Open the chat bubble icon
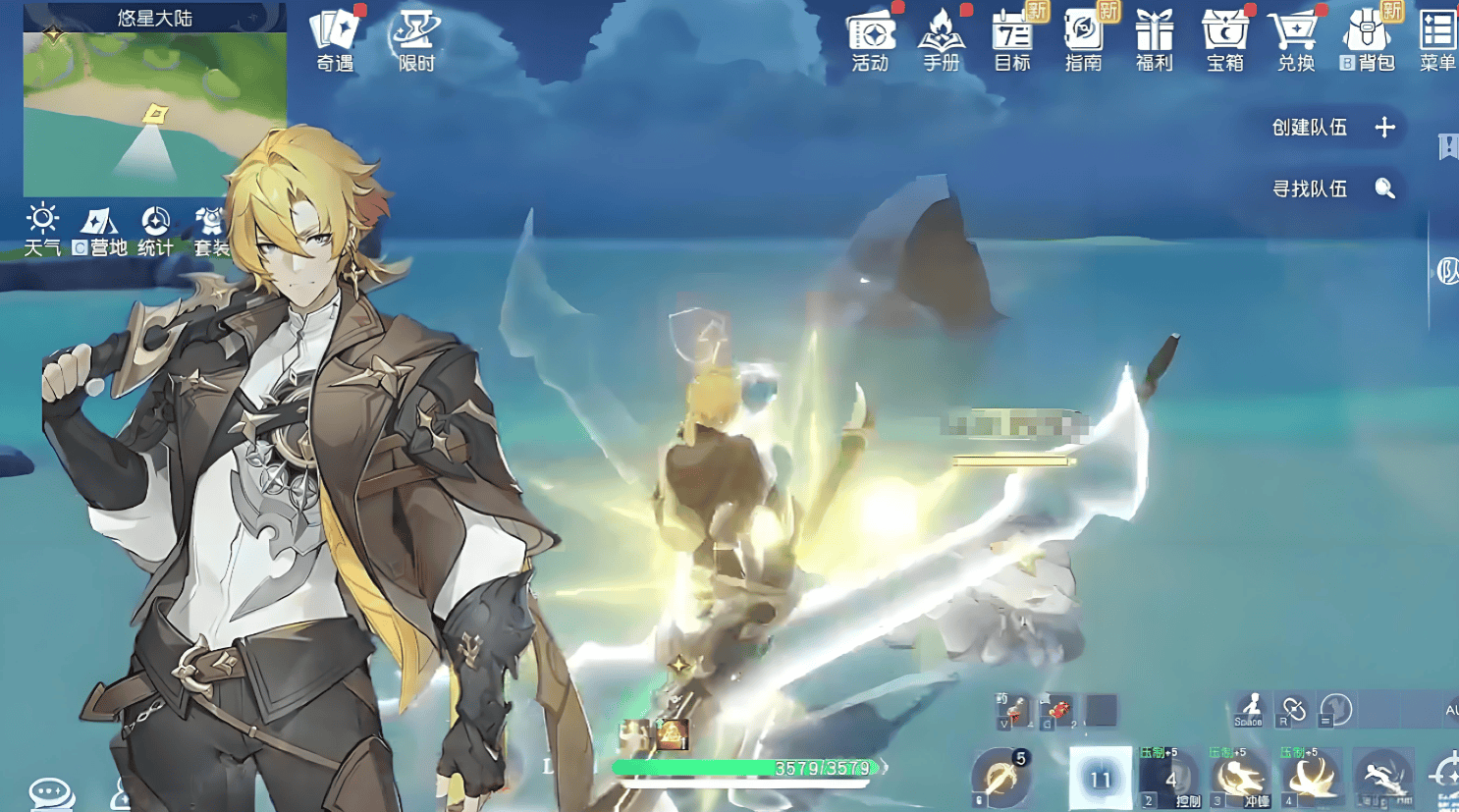 [51, 792]
